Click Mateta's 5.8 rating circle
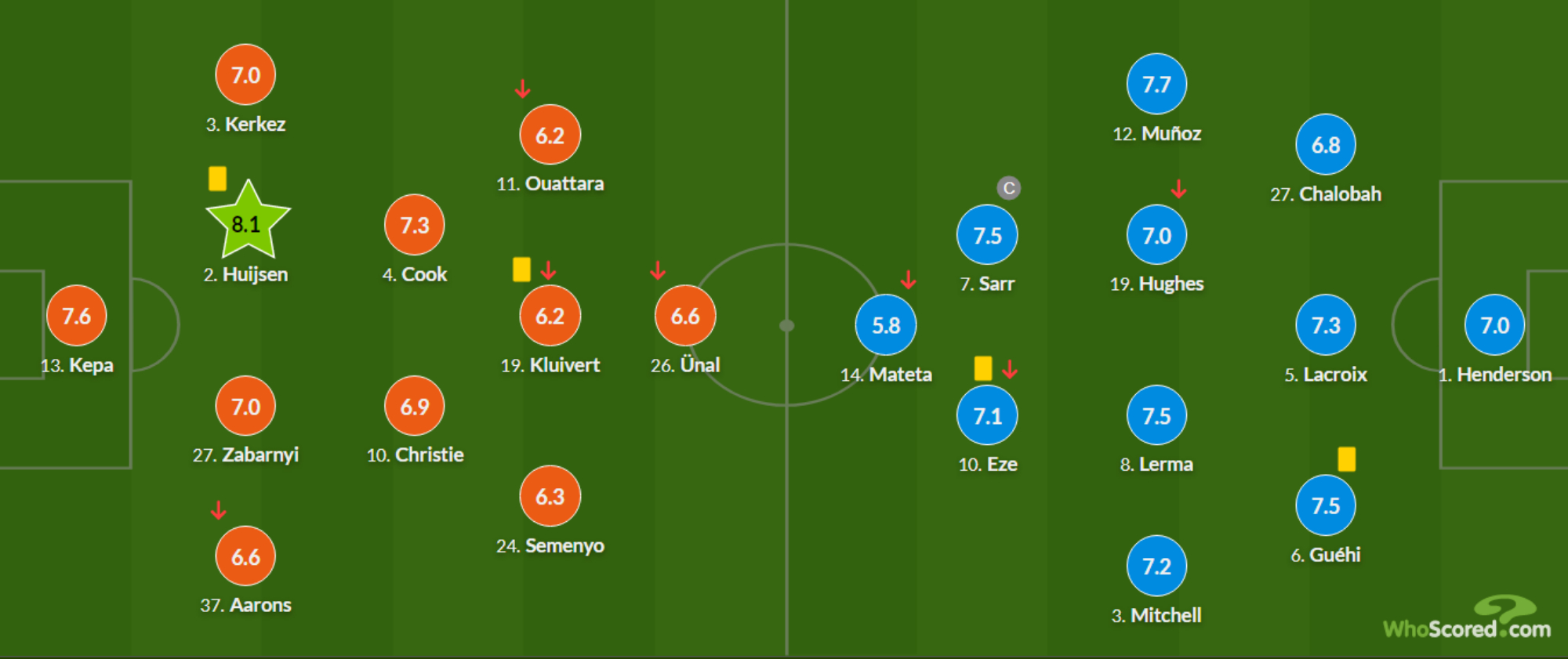The width and height of the screenshot is (1568, 659). click(x=886, y=325)
